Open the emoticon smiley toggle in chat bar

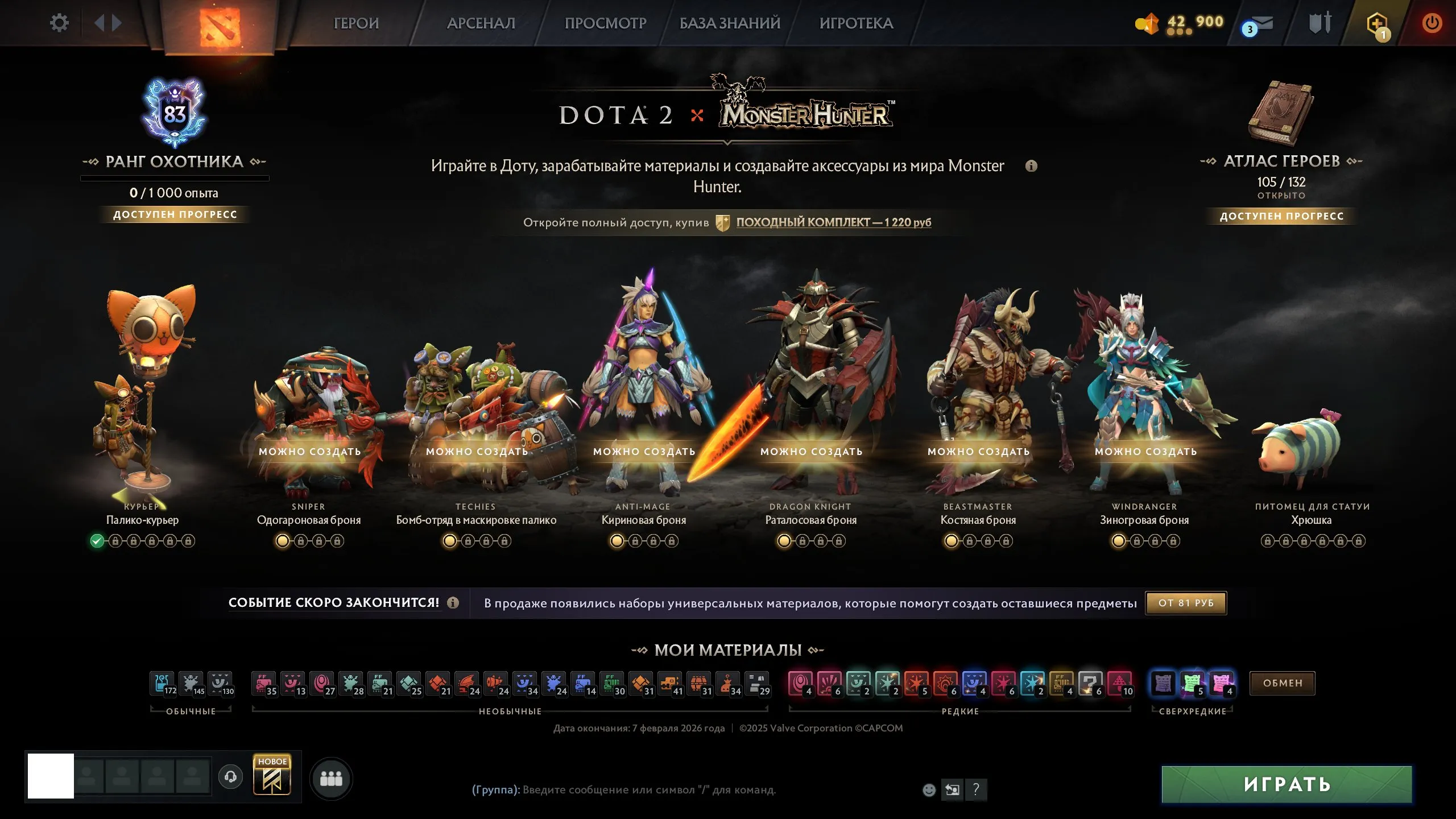[929, 790]
